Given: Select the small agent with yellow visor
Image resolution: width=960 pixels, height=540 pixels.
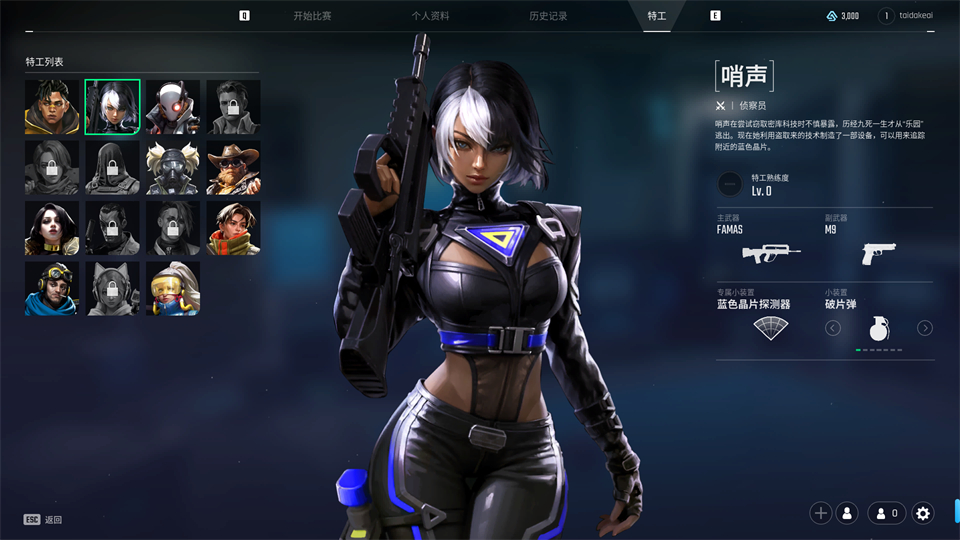Looking at the screenshot, I should (173, 288).
